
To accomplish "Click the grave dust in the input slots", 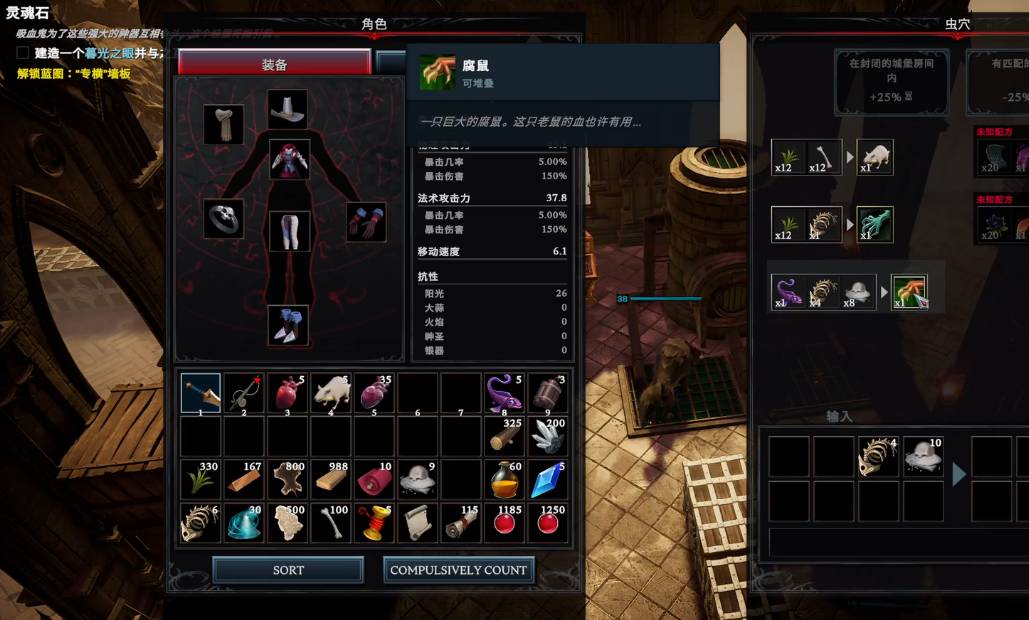I will pos(923,456).
